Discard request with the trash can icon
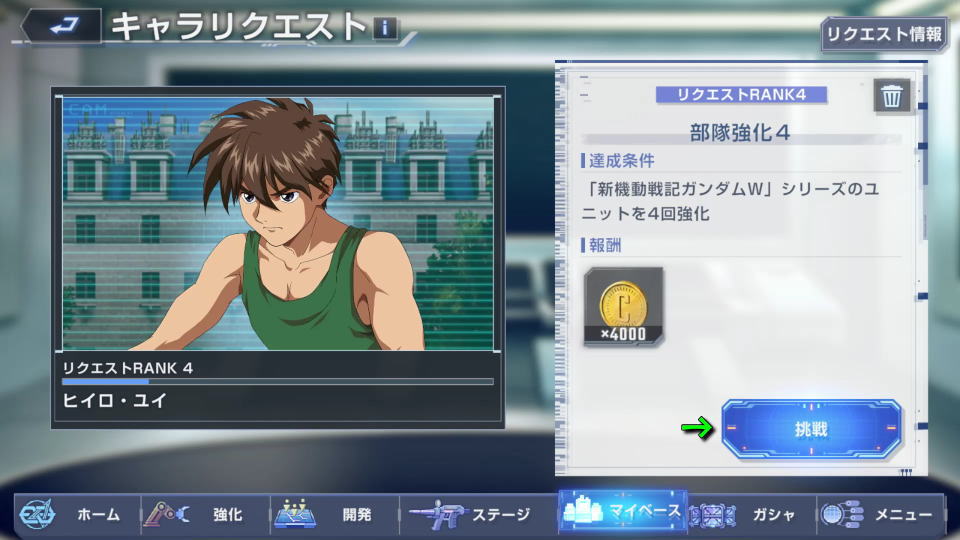This screenshot has width=960, height=540. pos(891,96)
